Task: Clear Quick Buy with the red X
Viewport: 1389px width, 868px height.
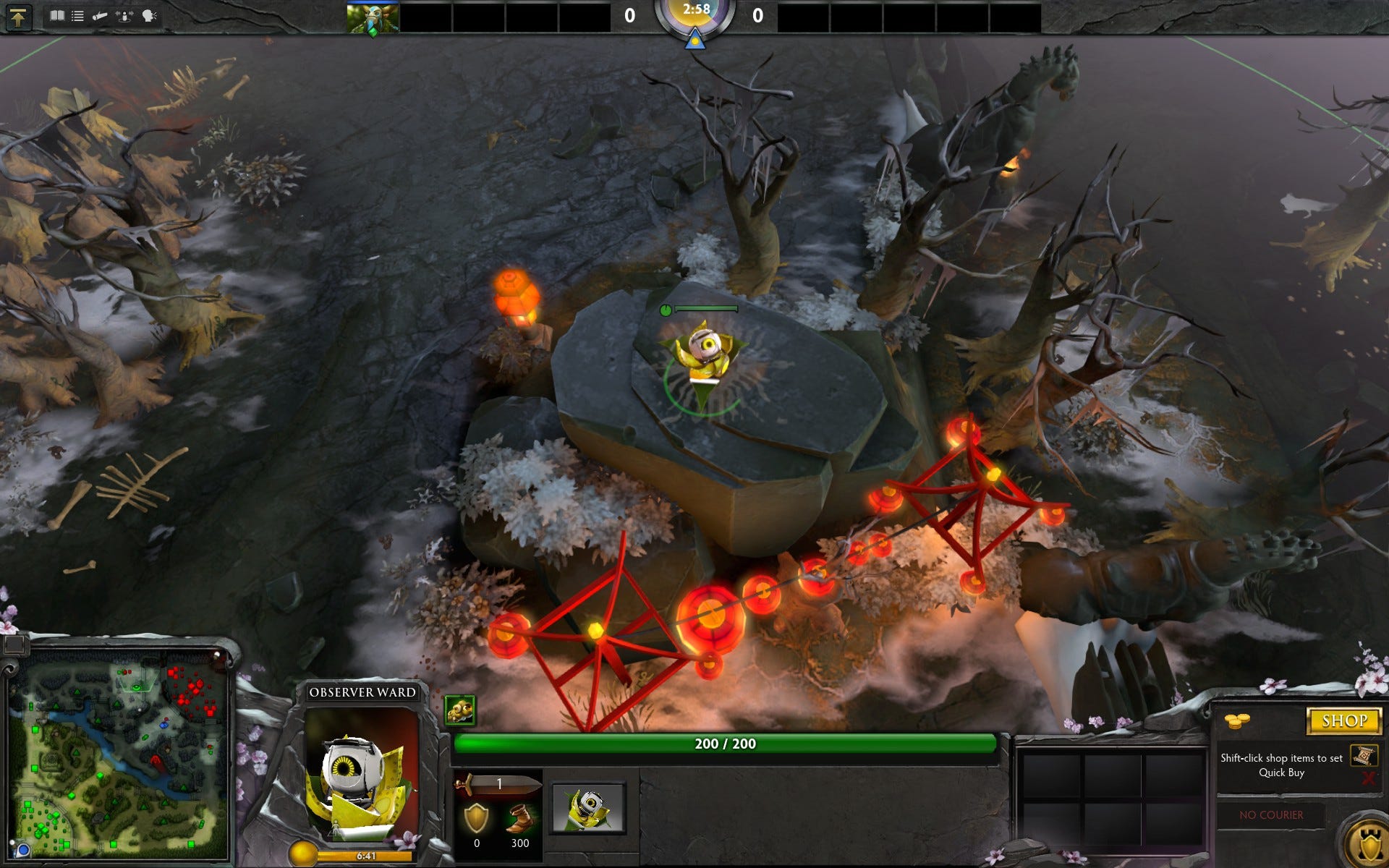Action: [1367, 778]
